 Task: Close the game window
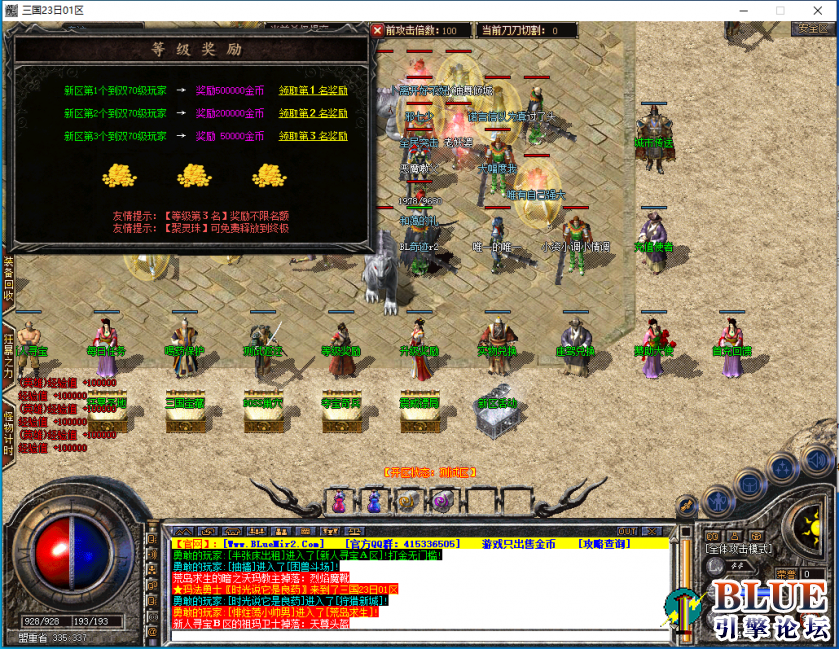815,9
